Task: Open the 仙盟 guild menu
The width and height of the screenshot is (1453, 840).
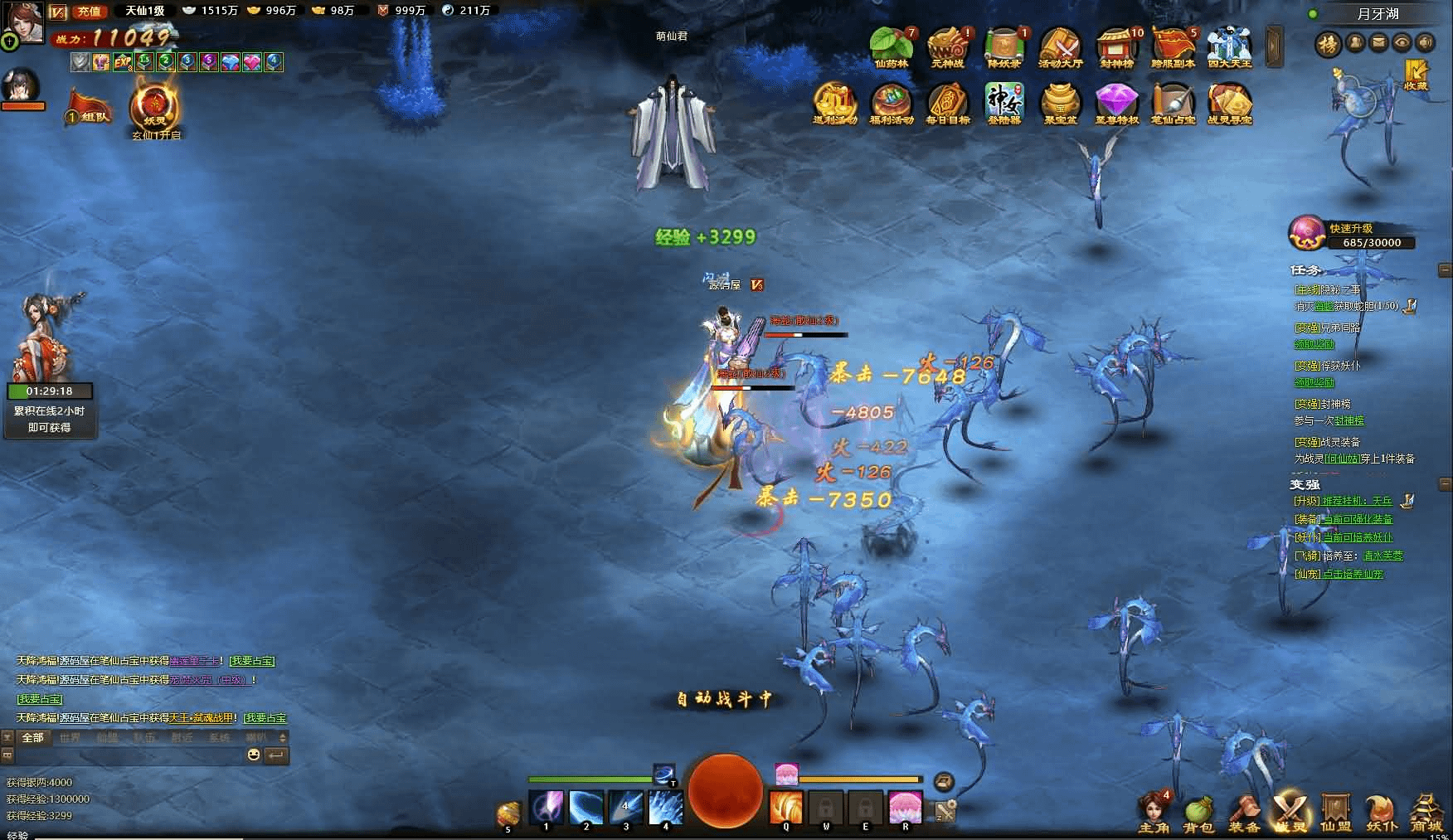Action: point(1335,813)
